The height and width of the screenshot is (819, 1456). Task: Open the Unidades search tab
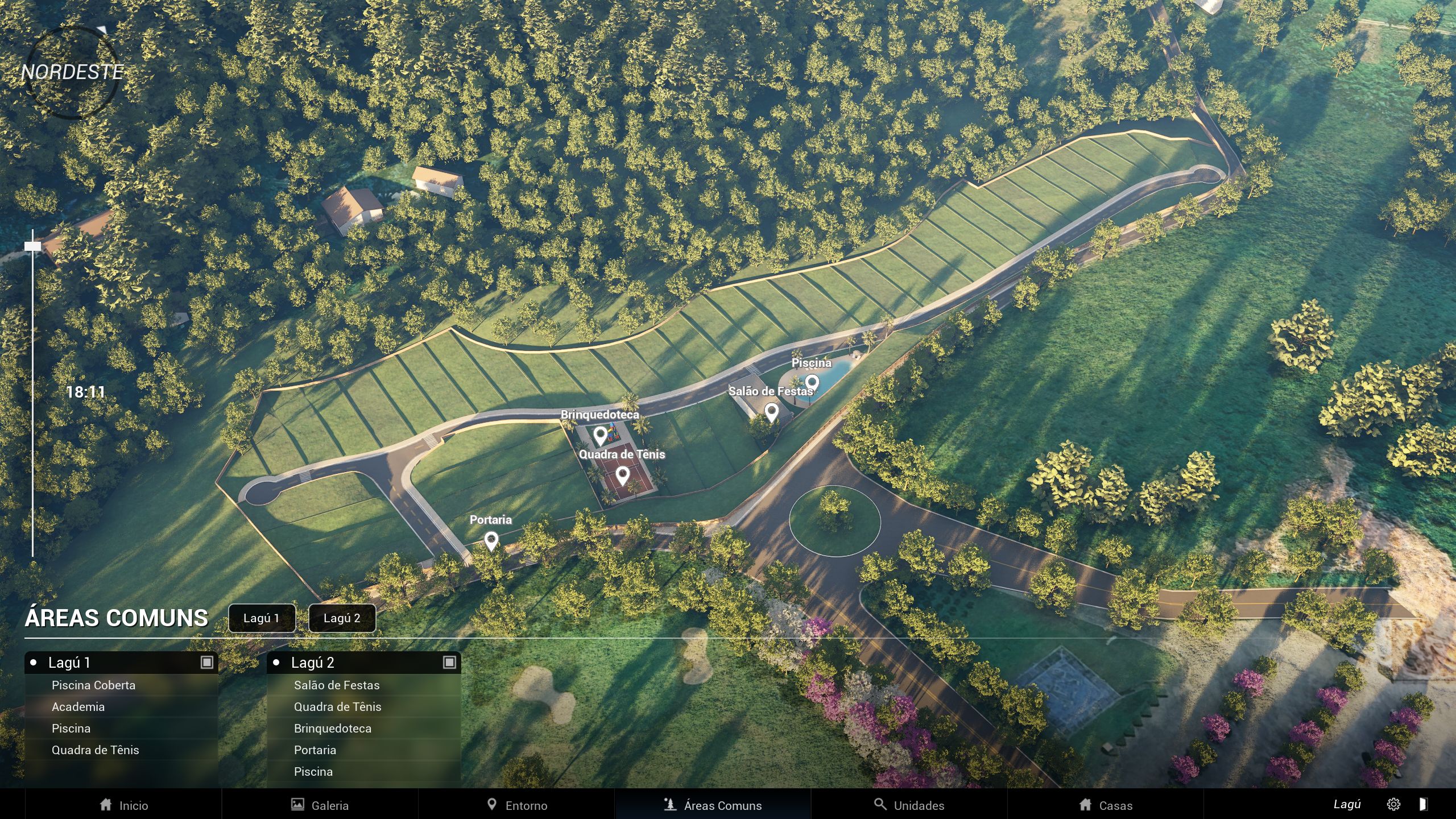point(909,805)
